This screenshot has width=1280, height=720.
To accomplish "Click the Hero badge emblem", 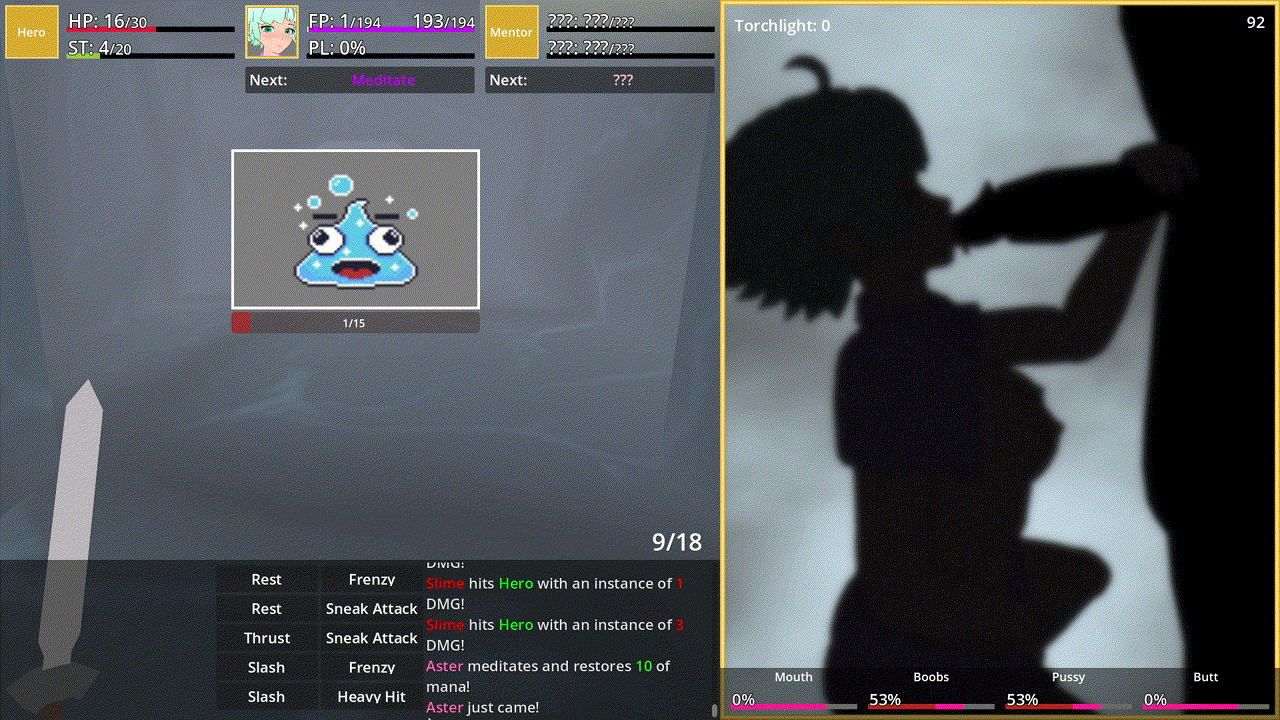I will point(31,31).
